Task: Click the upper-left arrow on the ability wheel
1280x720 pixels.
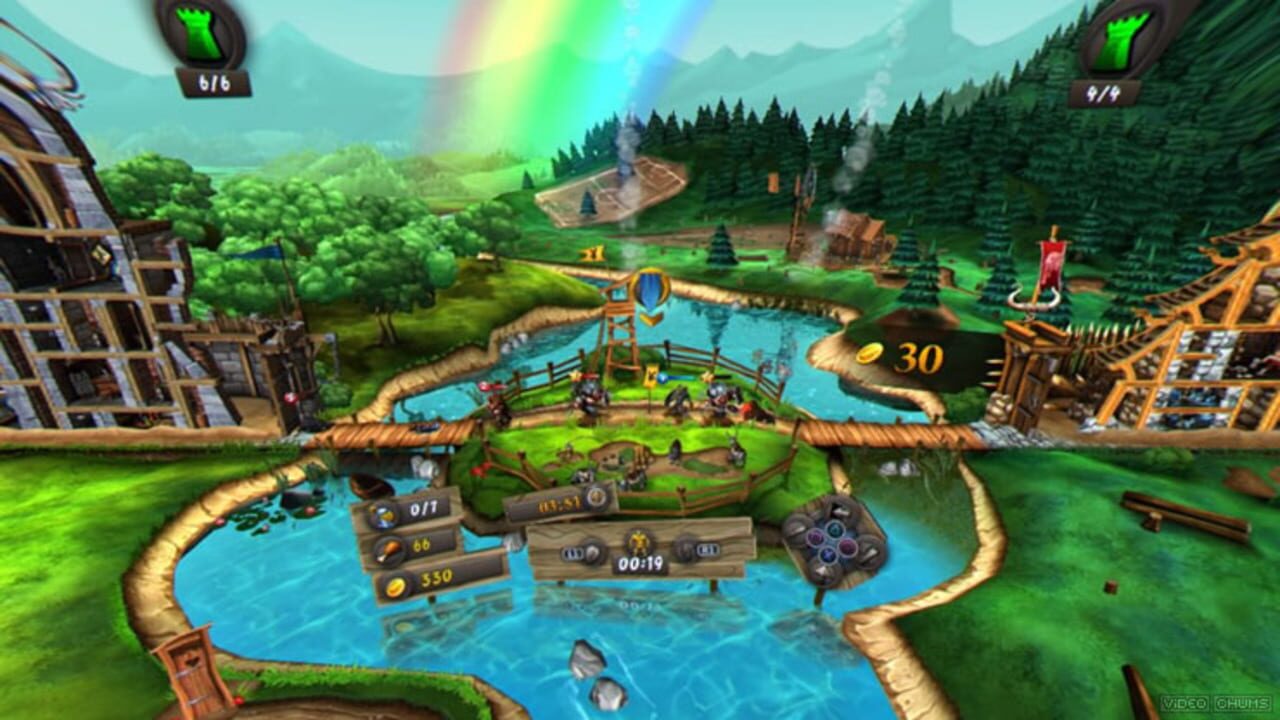Action: tap(797, 528)
